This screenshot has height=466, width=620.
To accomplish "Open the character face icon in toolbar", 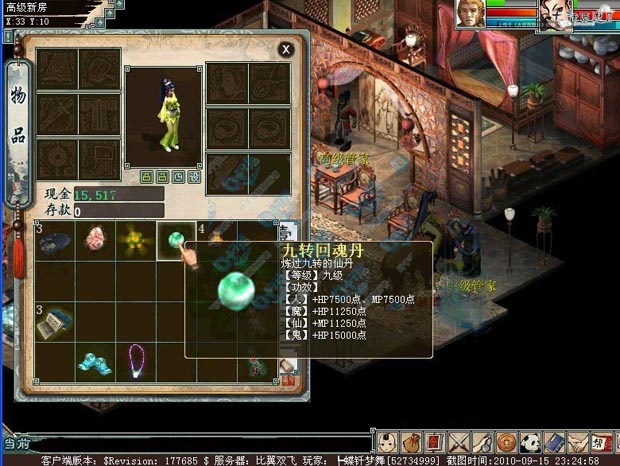I will [x=388, y=442].
